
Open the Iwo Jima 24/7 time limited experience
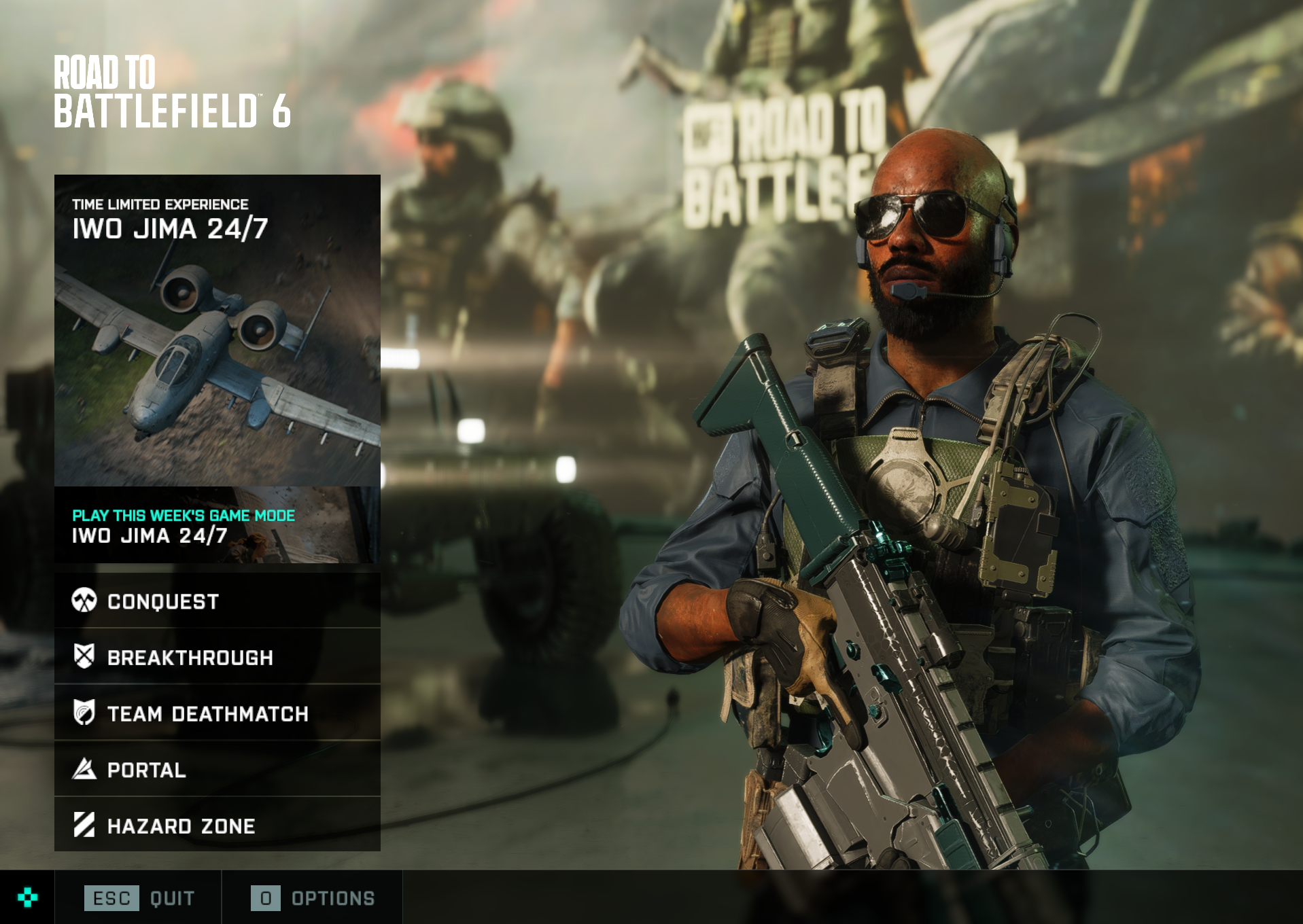click(217, 330)
